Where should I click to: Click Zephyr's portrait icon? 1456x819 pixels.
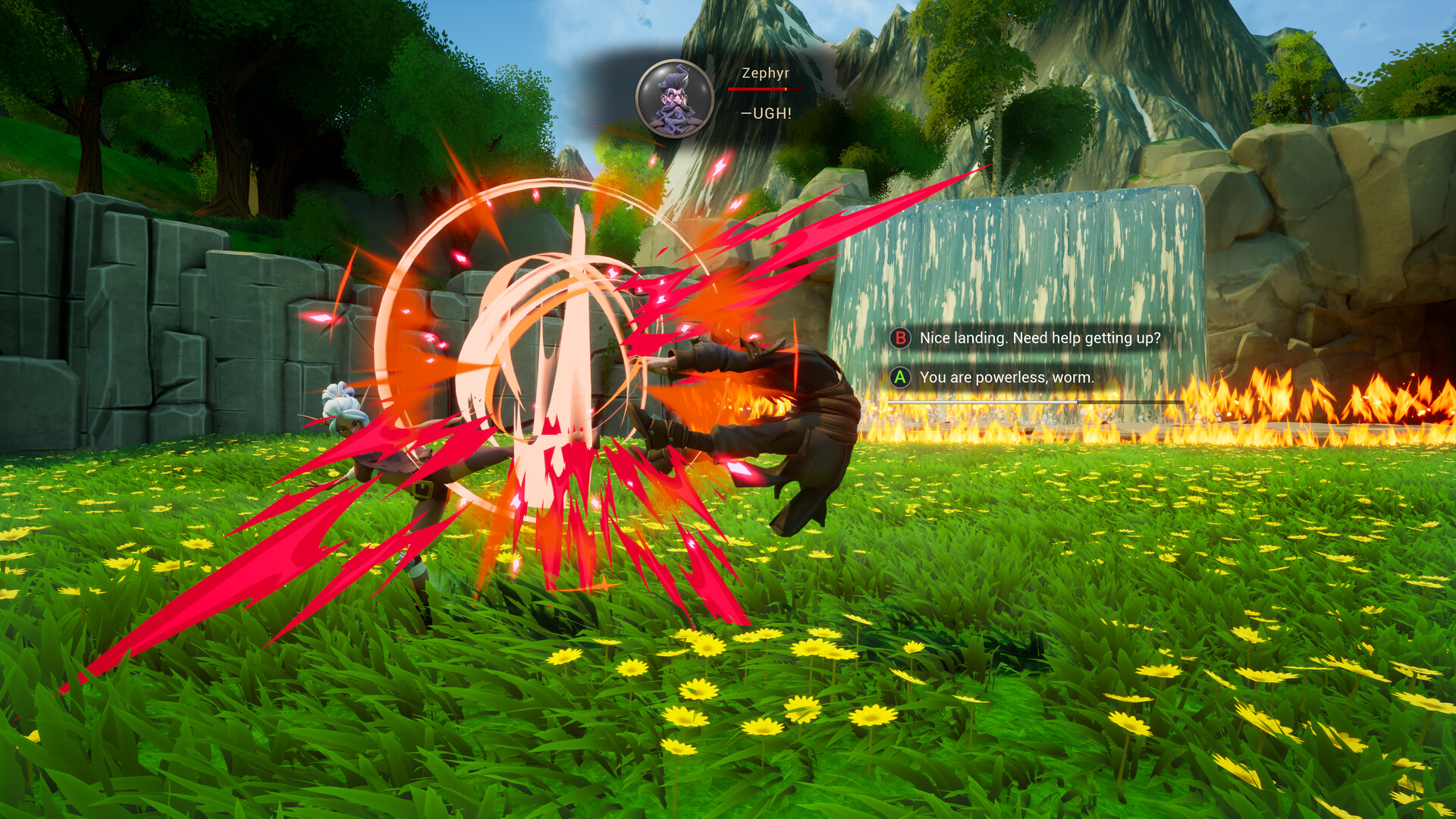click(x=674, y=99)
